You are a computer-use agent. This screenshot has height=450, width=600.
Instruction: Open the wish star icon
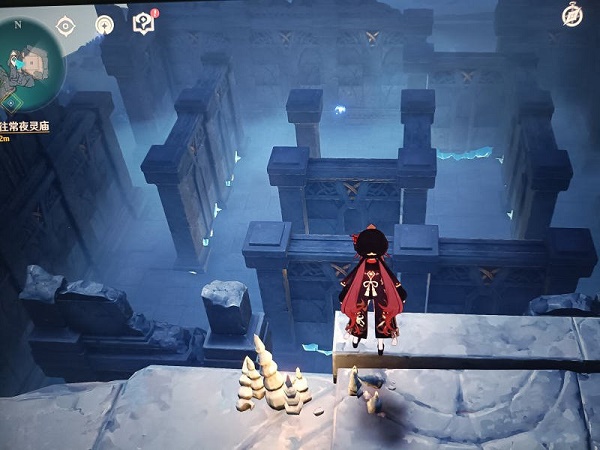point(104,25)
